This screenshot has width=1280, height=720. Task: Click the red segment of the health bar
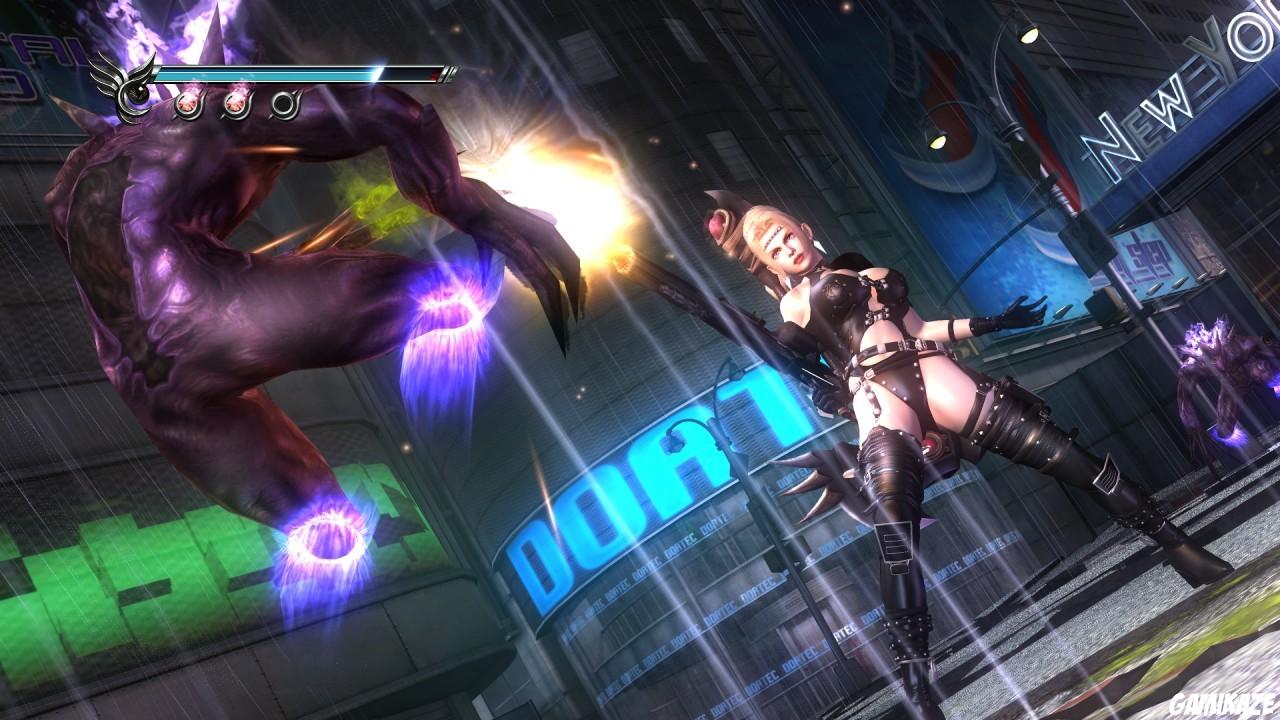point(433,75)
